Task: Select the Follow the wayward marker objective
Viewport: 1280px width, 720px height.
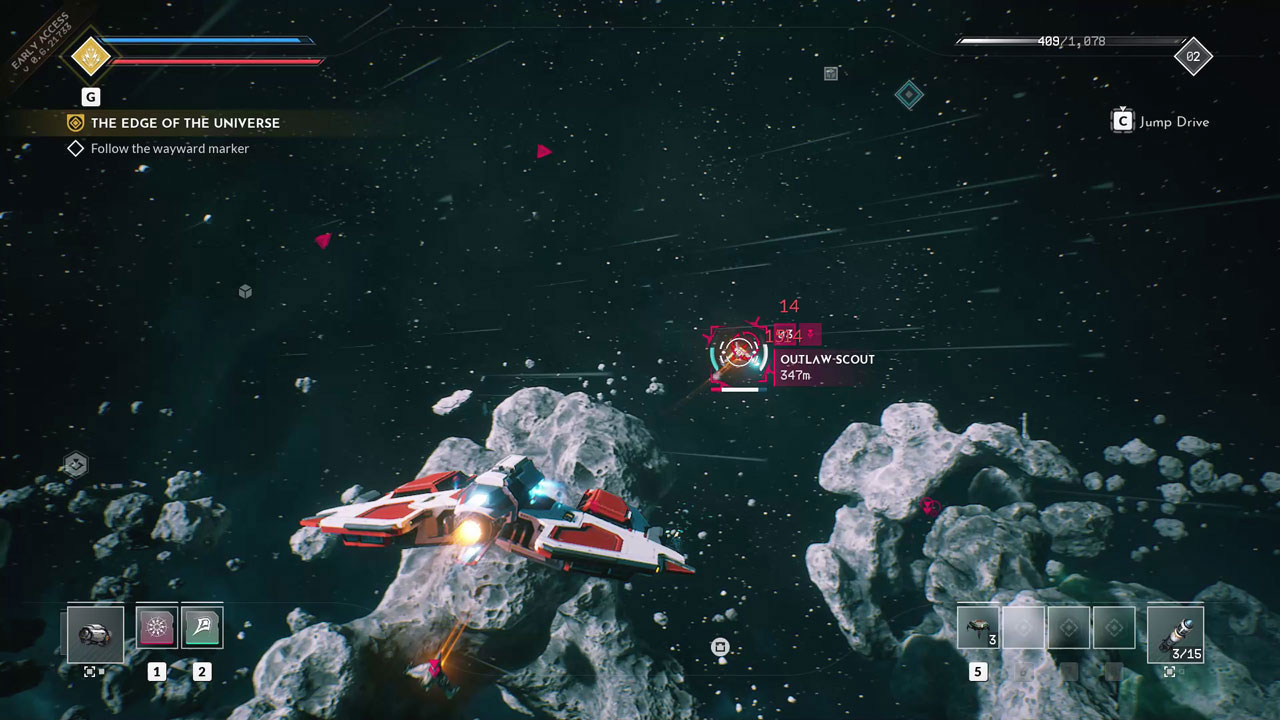Action: pos(169,149)
